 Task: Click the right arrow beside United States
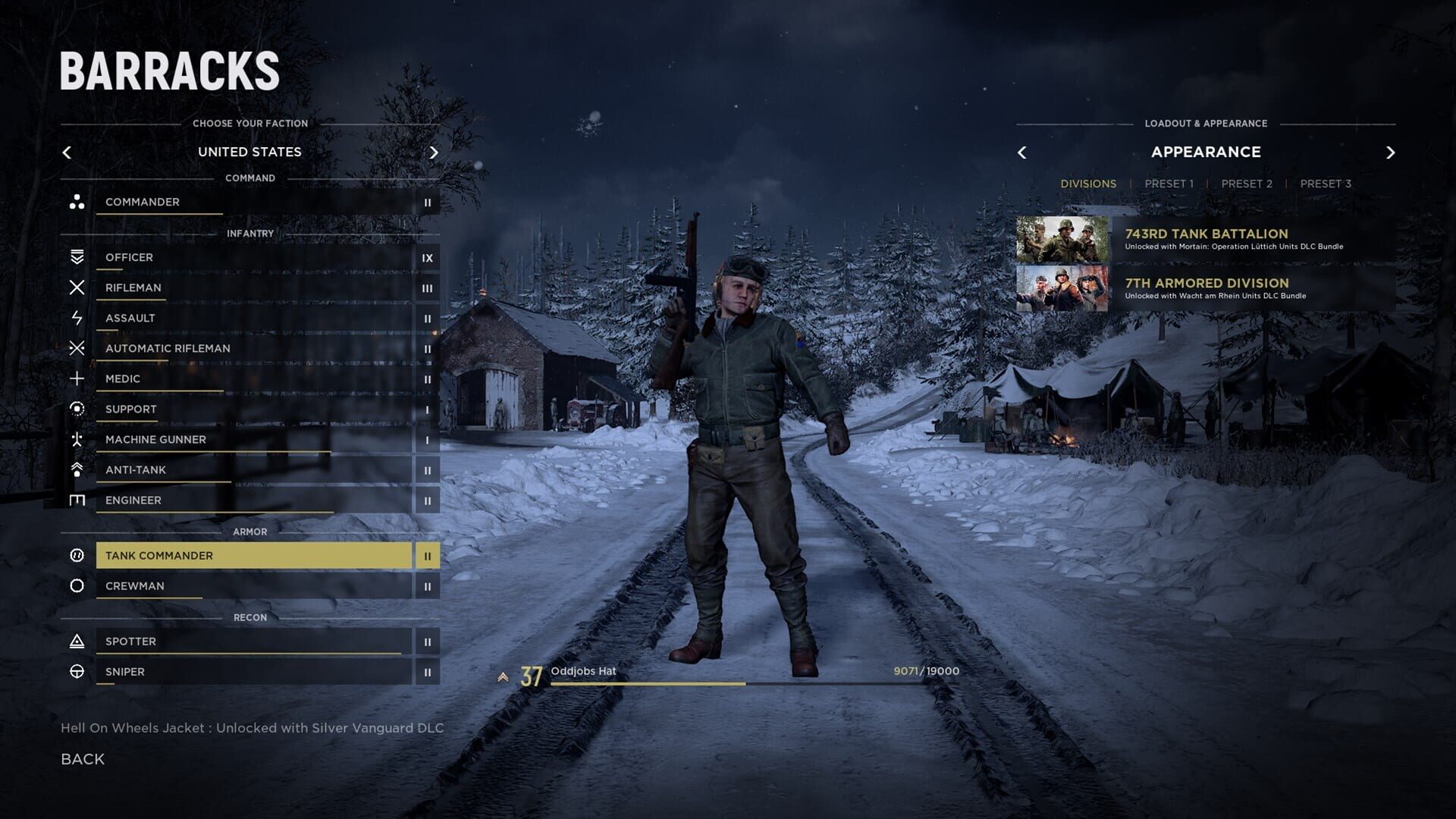[x=435, y=152]
